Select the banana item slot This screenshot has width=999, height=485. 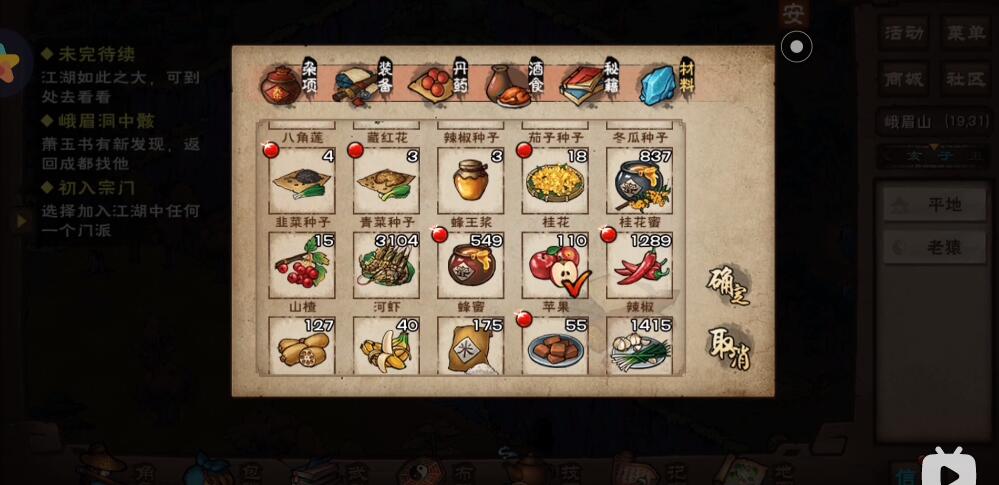tap(386, 346)
